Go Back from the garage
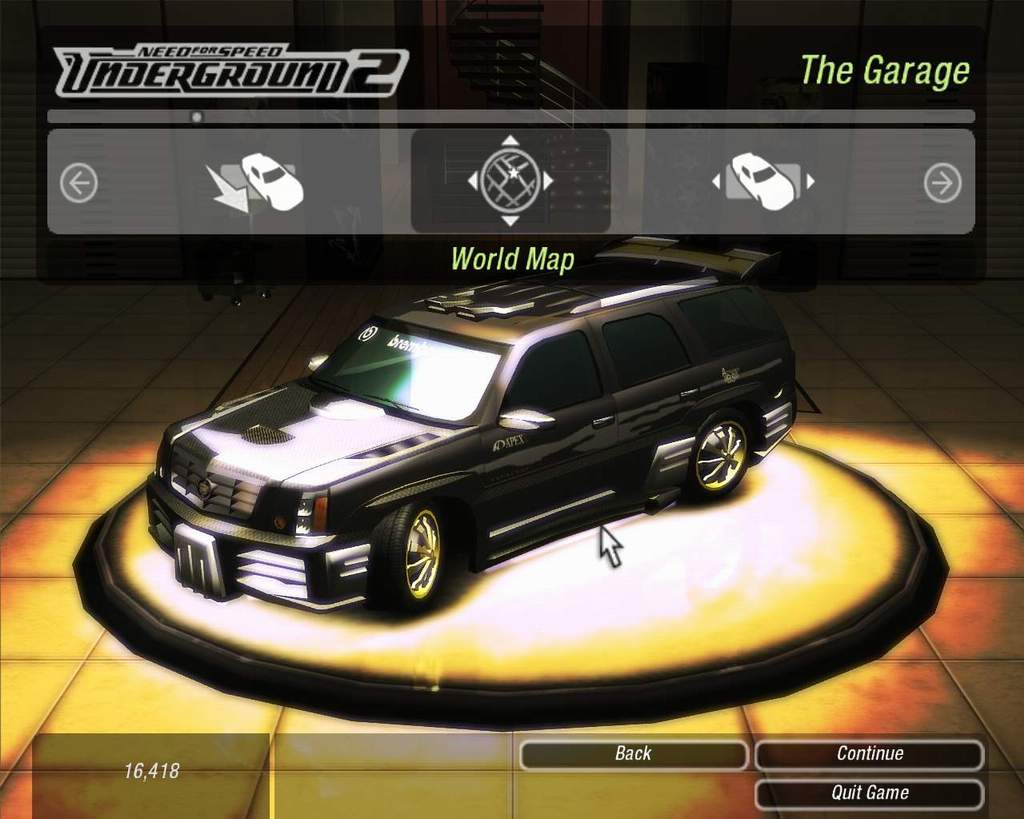 point(633,754)
